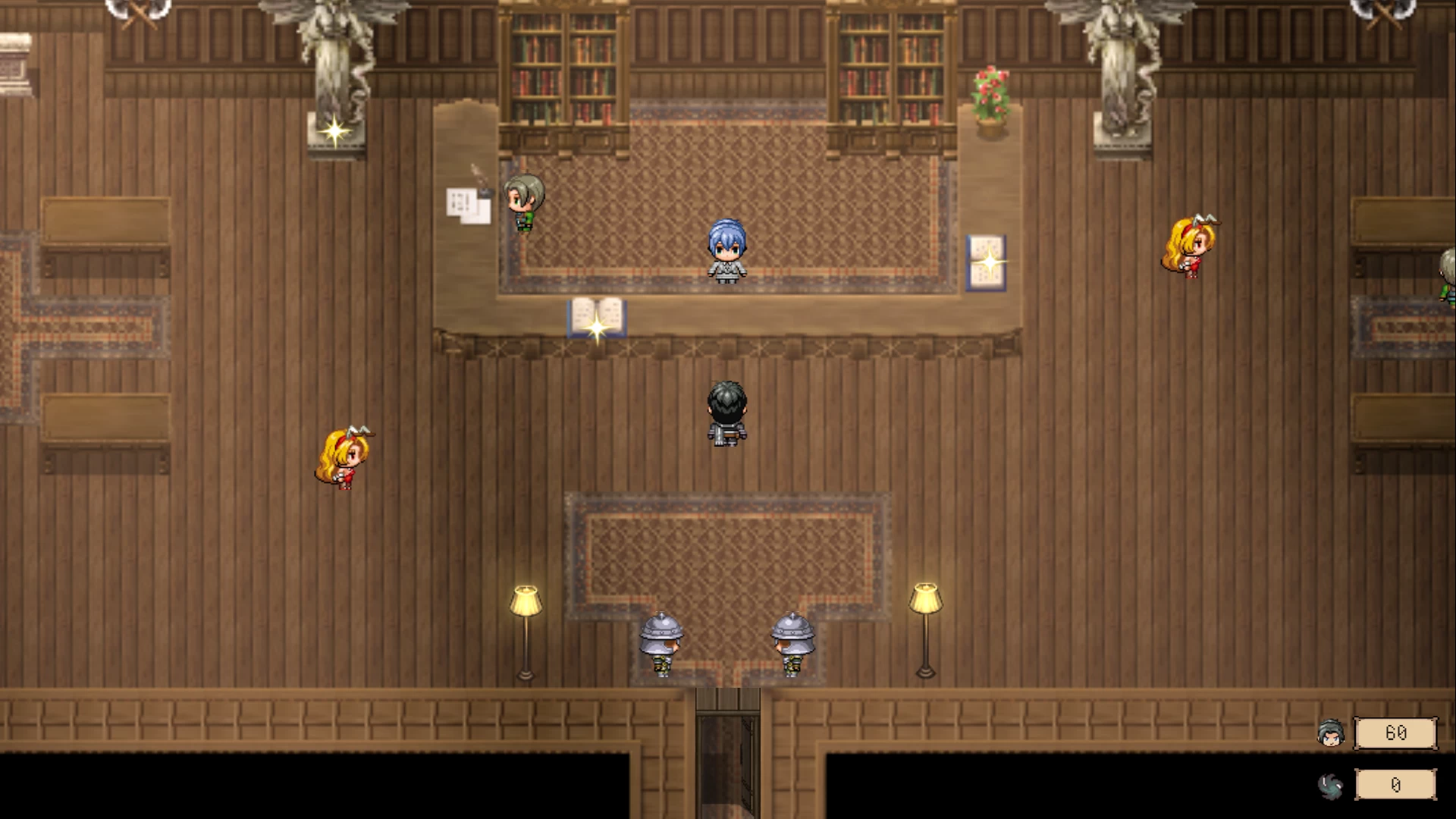1456x819 pixels.
Task: Click the counter box showing 0
Action: (x=1395, y=785)
